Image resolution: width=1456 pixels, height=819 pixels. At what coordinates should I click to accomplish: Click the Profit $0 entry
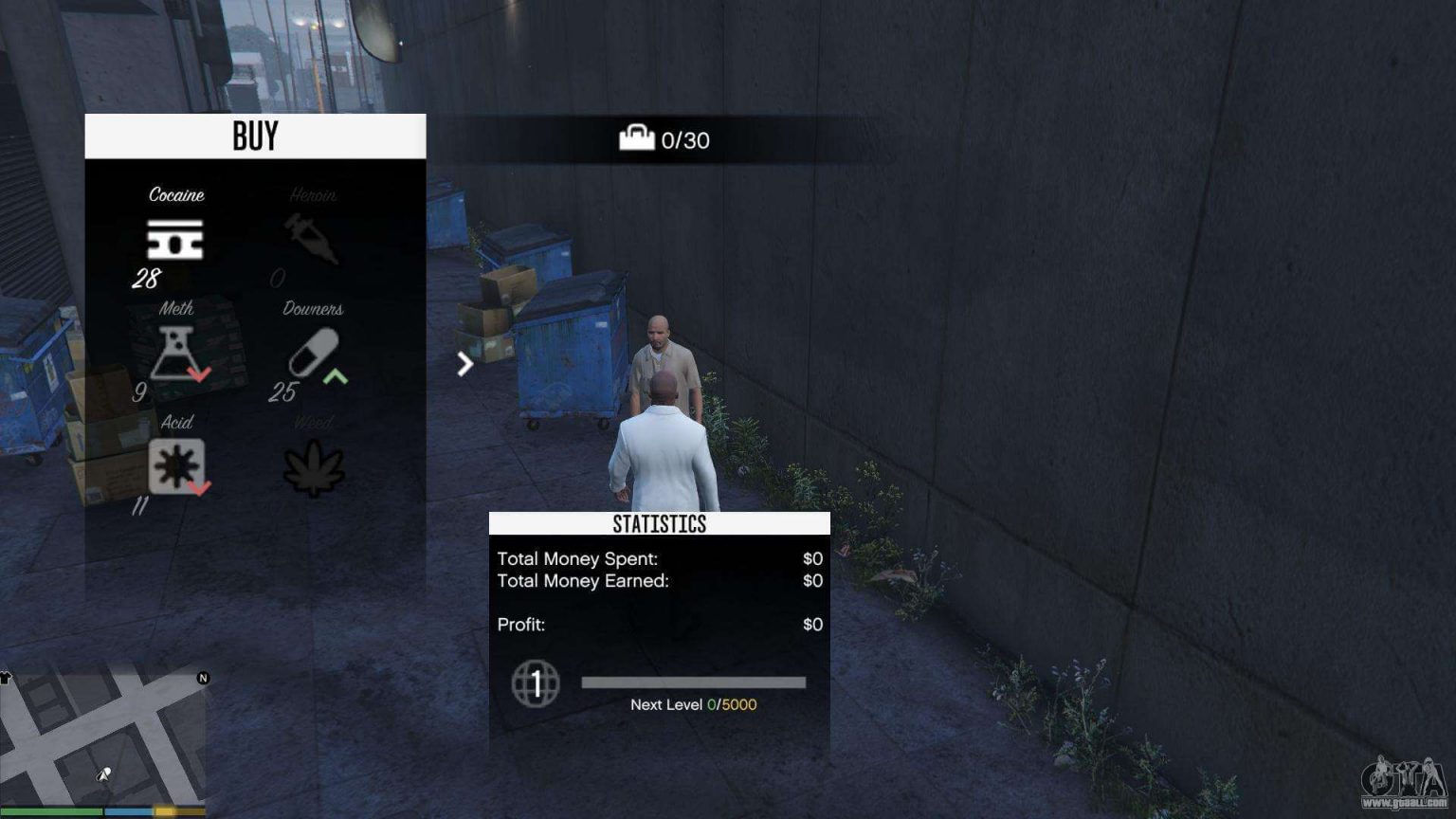pyautogui.click(x=811, y=624)
